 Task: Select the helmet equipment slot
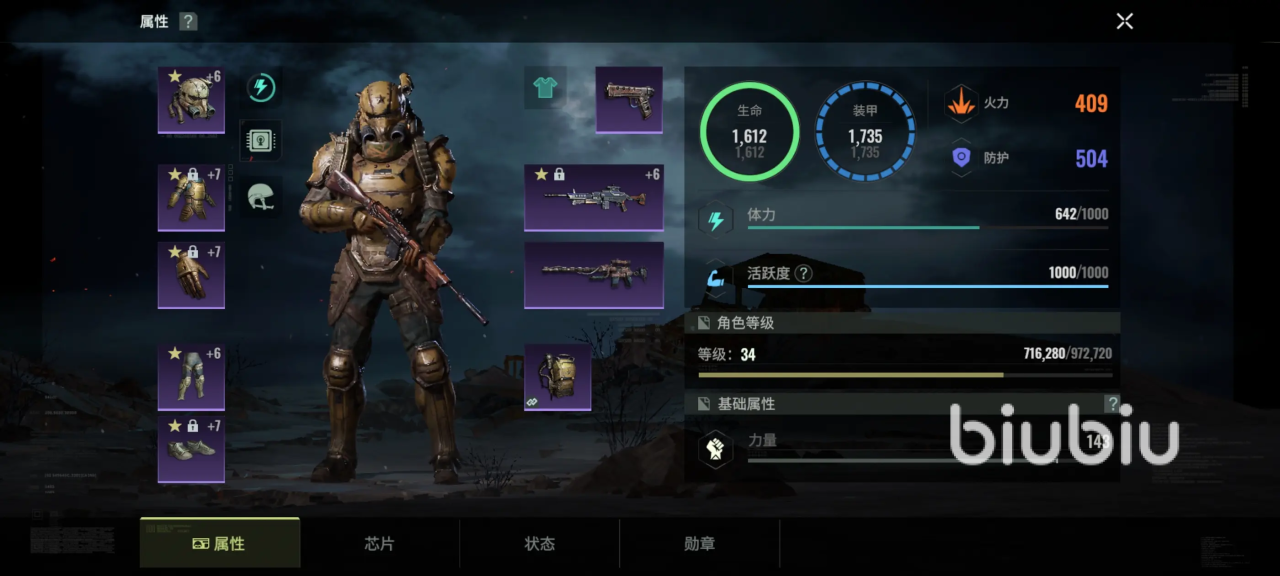click(191, 99)
